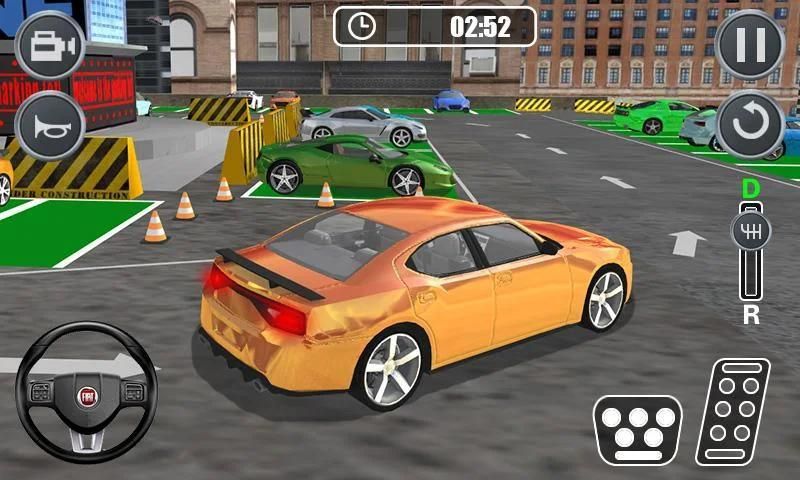This screenshot has height=480, width=800.
Task: Switch the camera view
Action: [x=50, y=45]
